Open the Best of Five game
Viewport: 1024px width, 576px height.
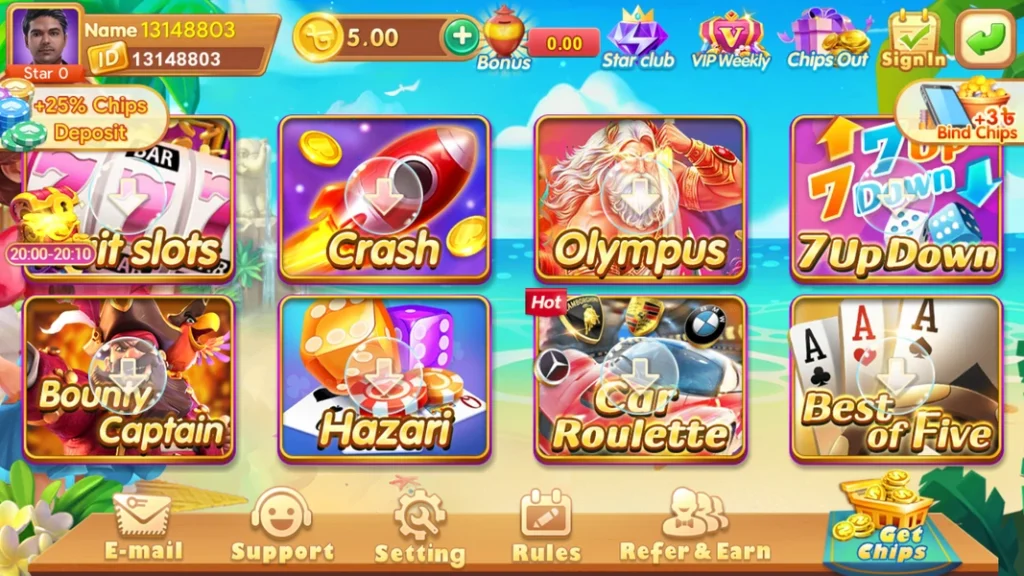point(896,378)
